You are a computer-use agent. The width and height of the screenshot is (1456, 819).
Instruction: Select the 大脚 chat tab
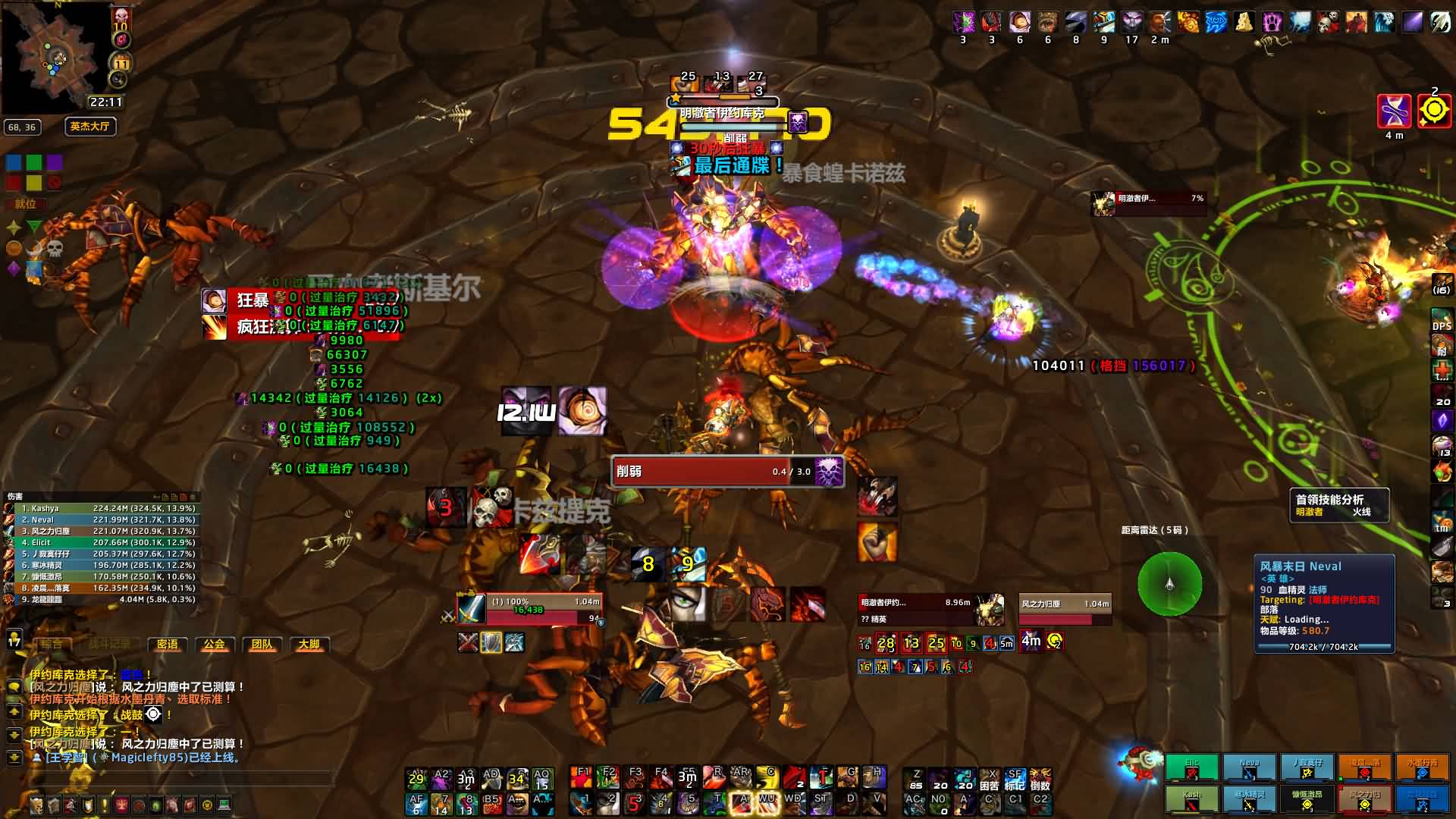(309, 645)
